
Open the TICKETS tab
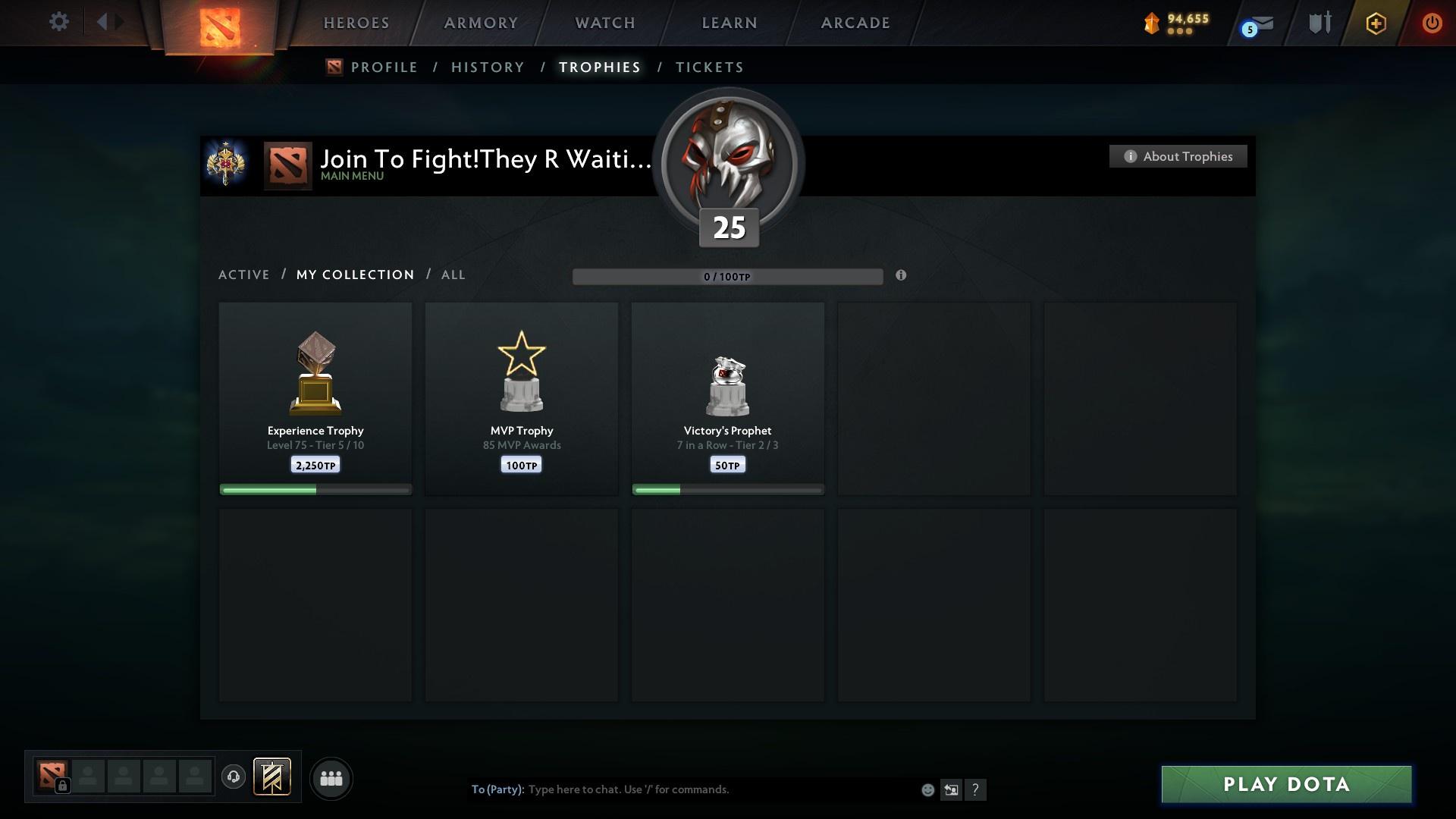709,67
